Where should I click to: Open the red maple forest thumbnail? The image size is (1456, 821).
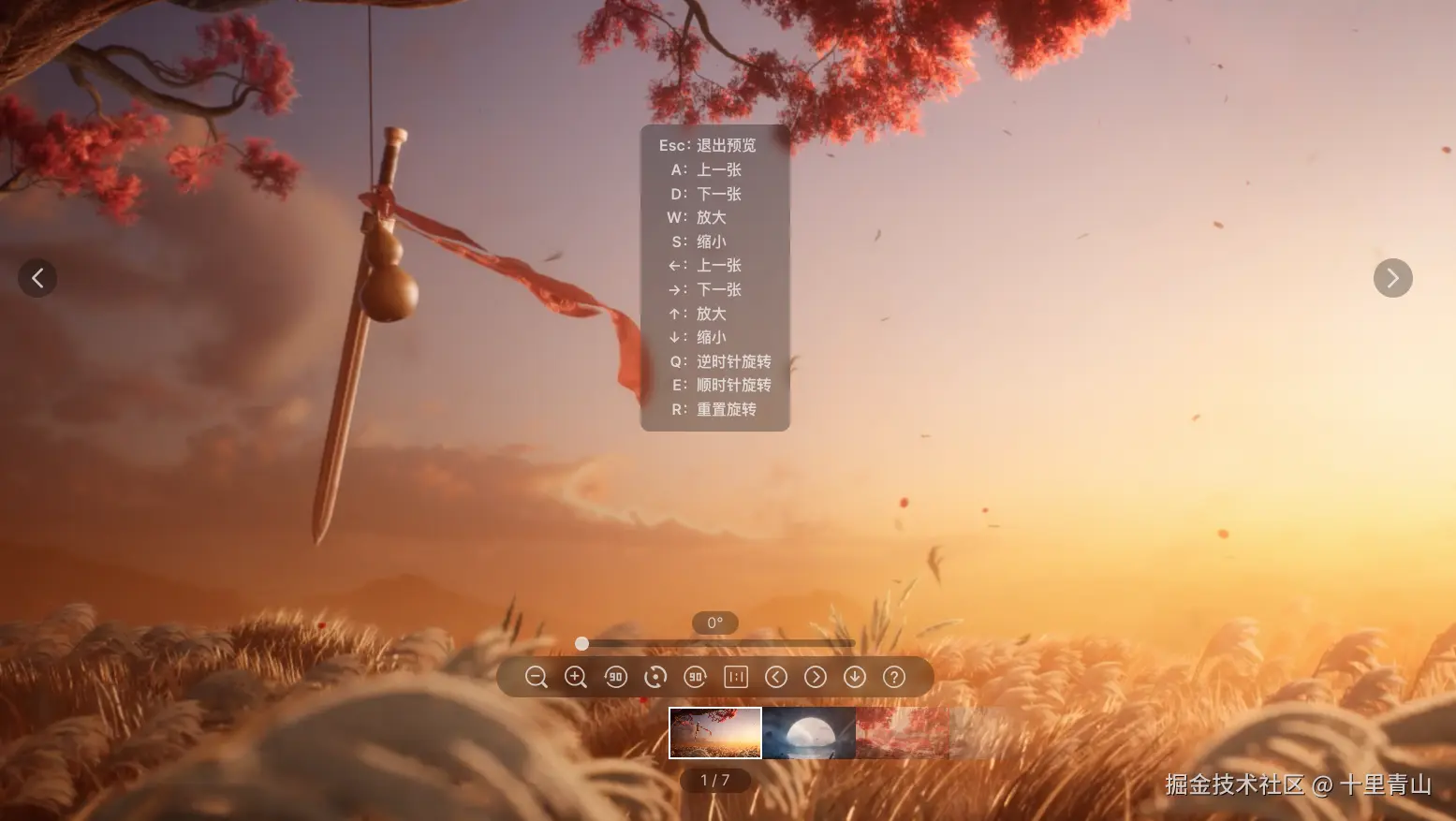point(902,733)
